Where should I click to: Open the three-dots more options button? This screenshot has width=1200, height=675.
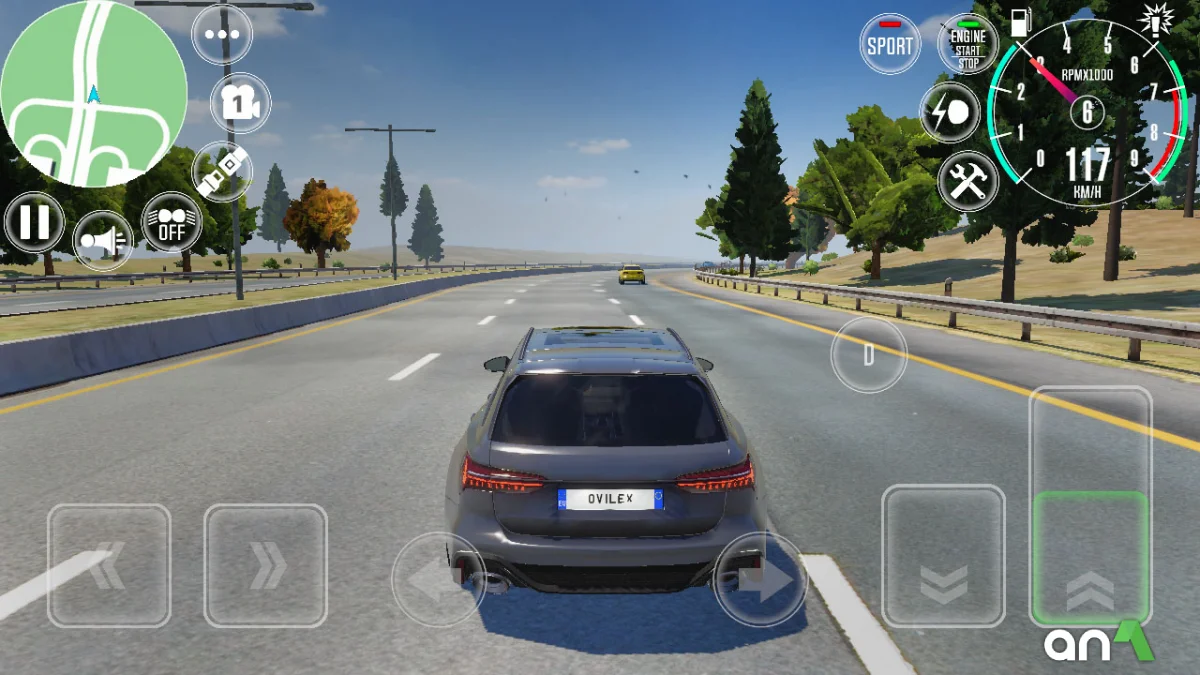tap(222, 34)
